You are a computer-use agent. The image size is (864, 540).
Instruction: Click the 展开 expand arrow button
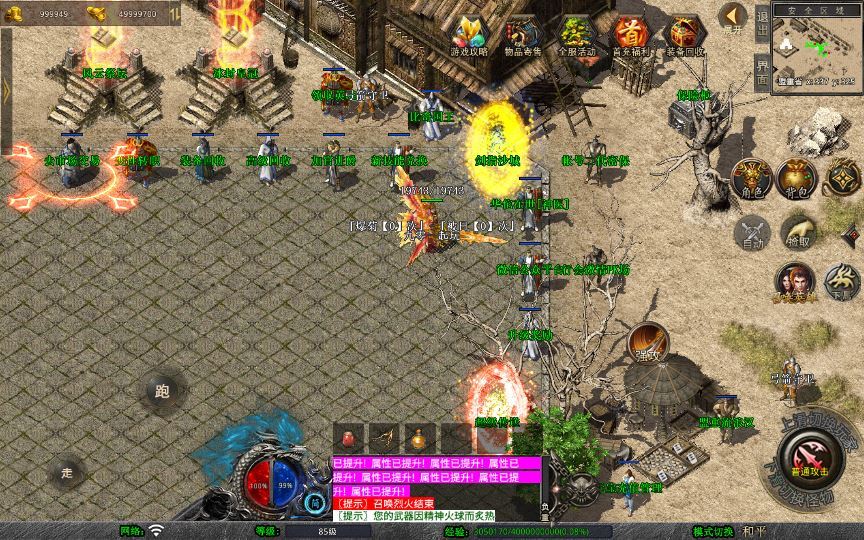coord(733,17)
